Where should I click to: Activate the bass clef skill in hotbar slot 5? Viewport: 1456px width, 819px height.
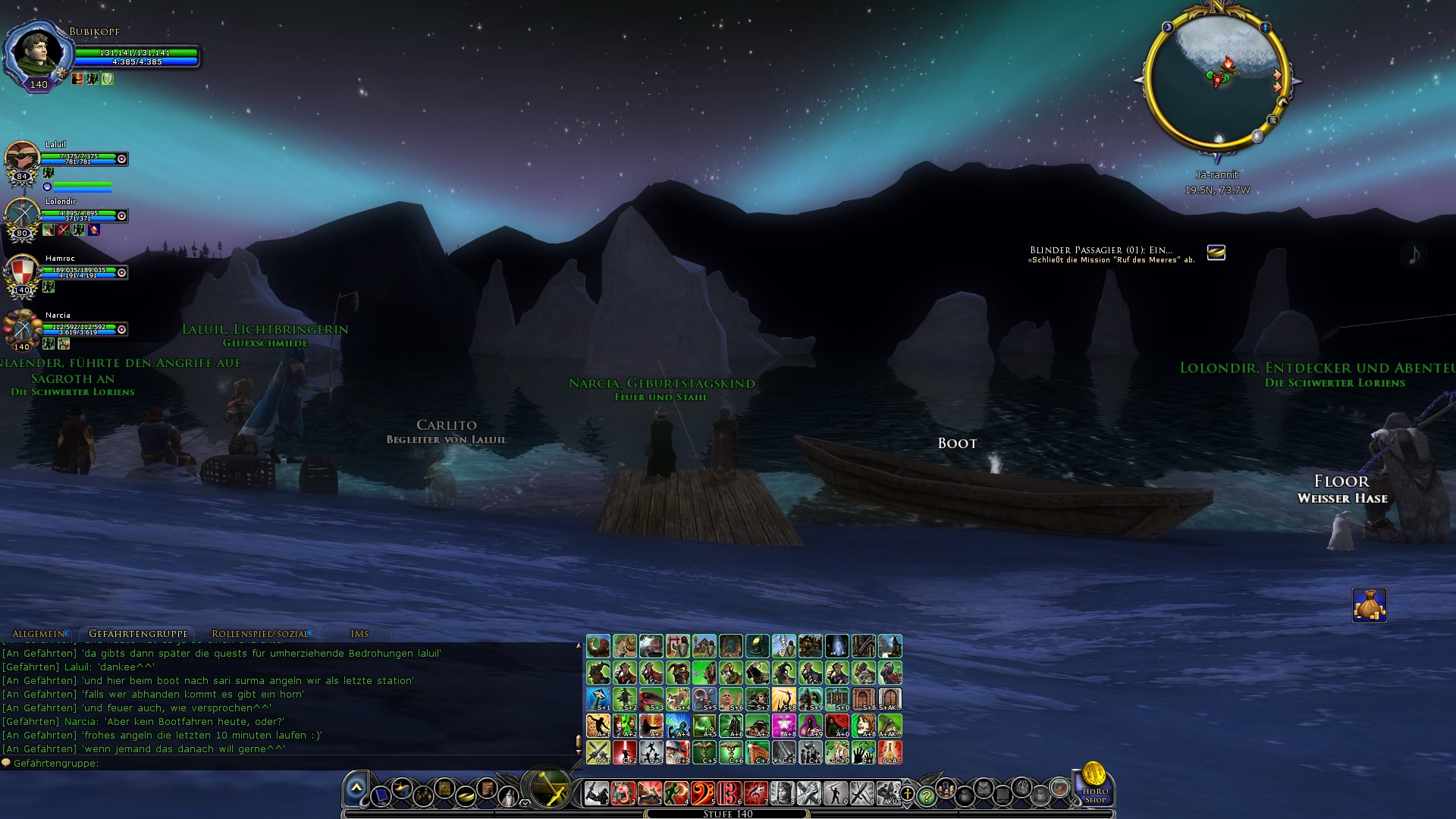(x=701, y=794)
